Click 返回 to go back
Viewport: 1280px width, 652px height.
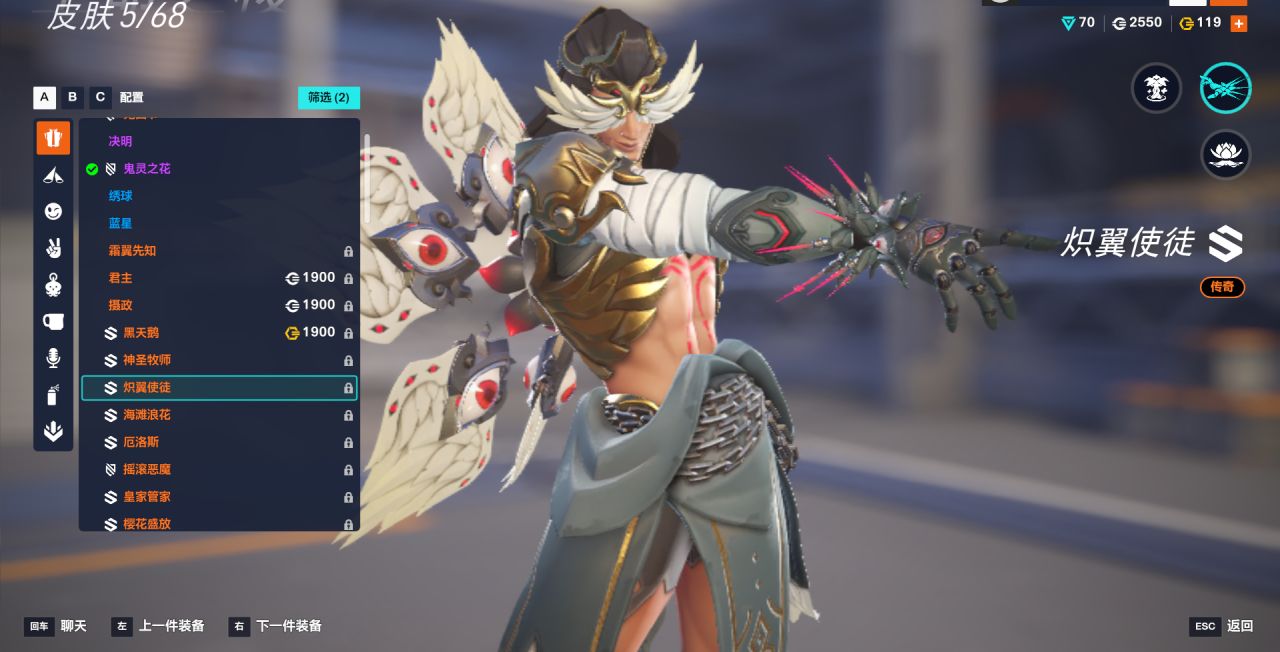(x=1239, y=626)
